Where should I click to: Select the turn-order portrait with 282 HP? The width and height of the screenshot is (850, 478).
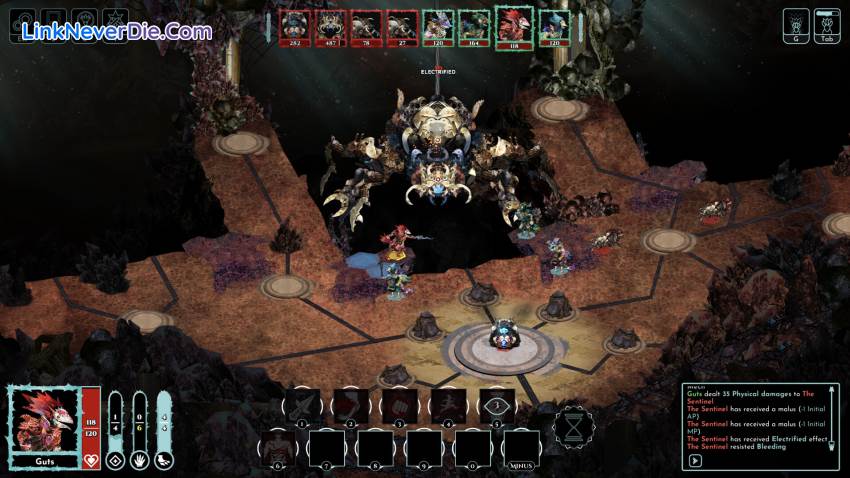click(294, 27)
